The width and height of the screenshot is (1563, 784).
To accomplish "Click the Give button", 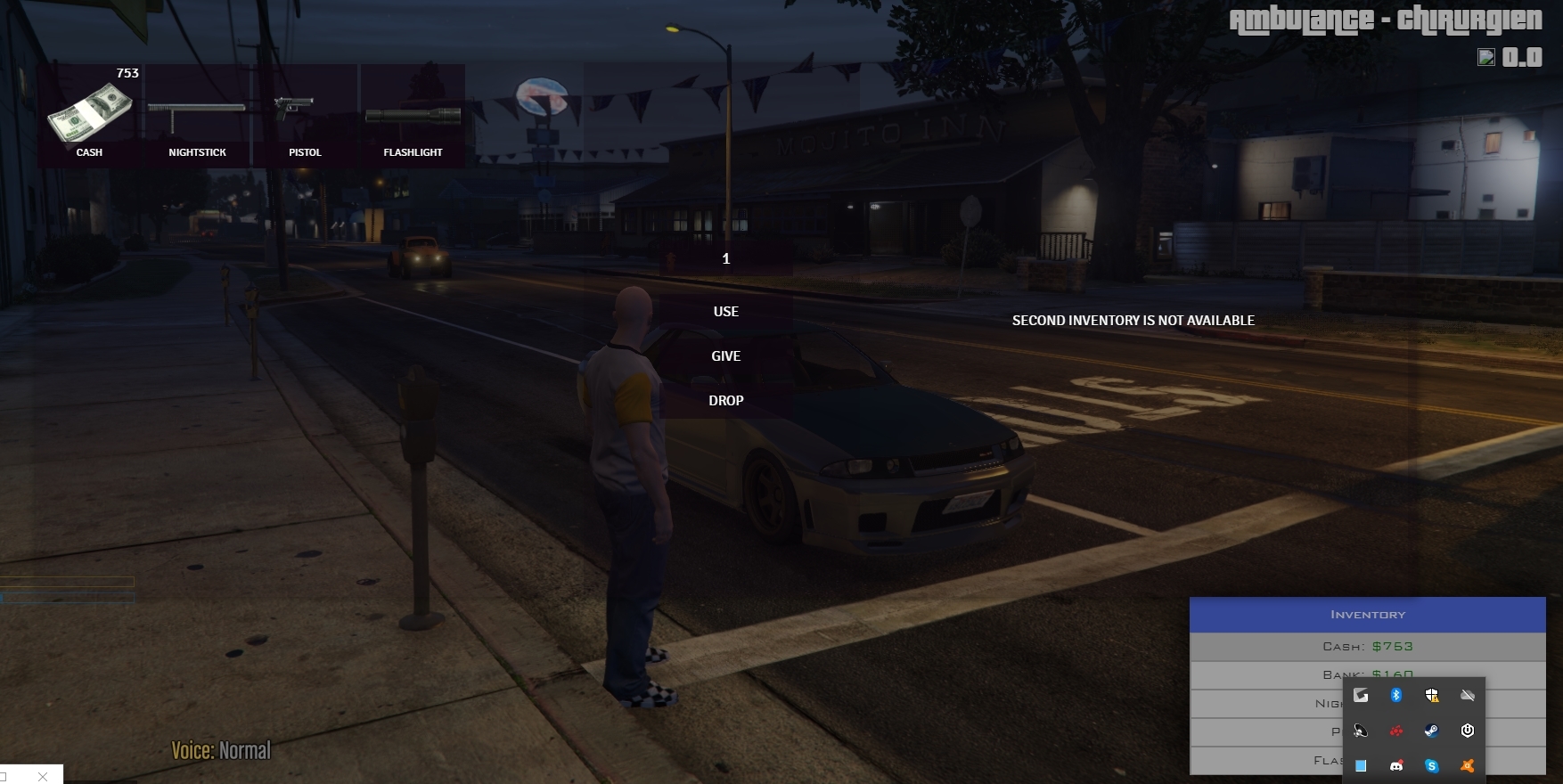I will [726, 356].
